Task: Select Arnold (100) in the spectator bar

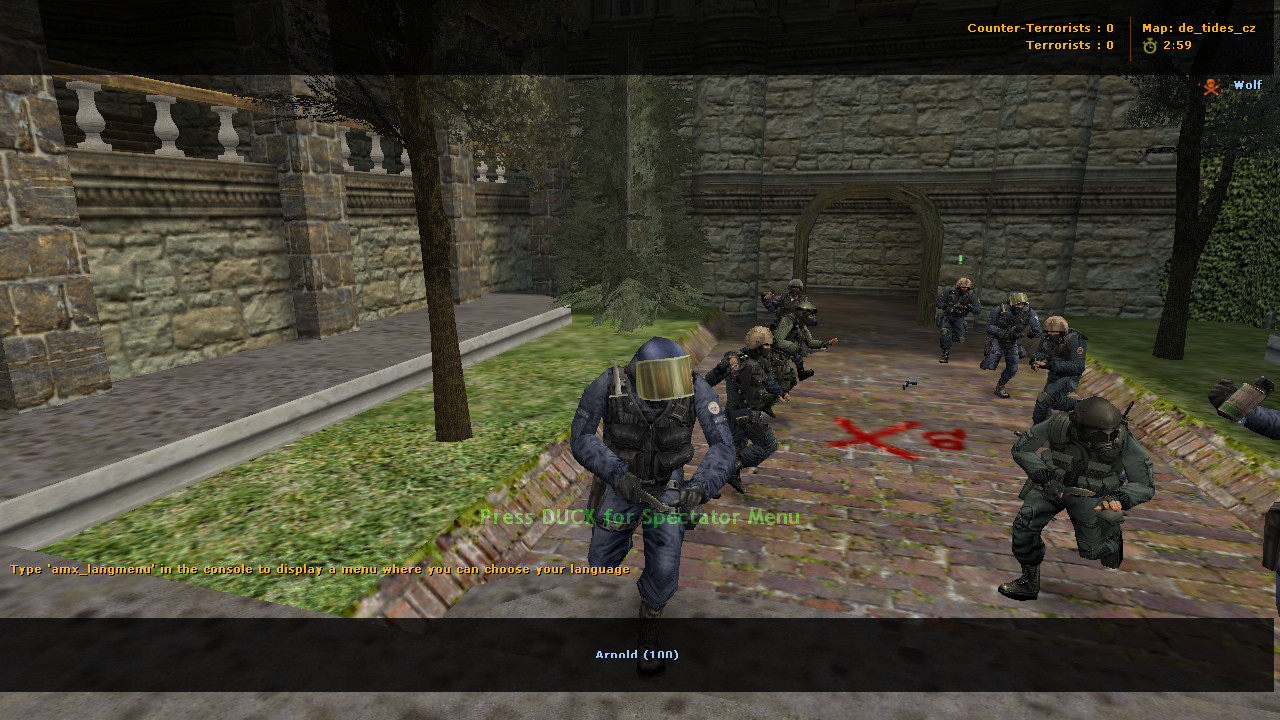Action: [637, 655]
